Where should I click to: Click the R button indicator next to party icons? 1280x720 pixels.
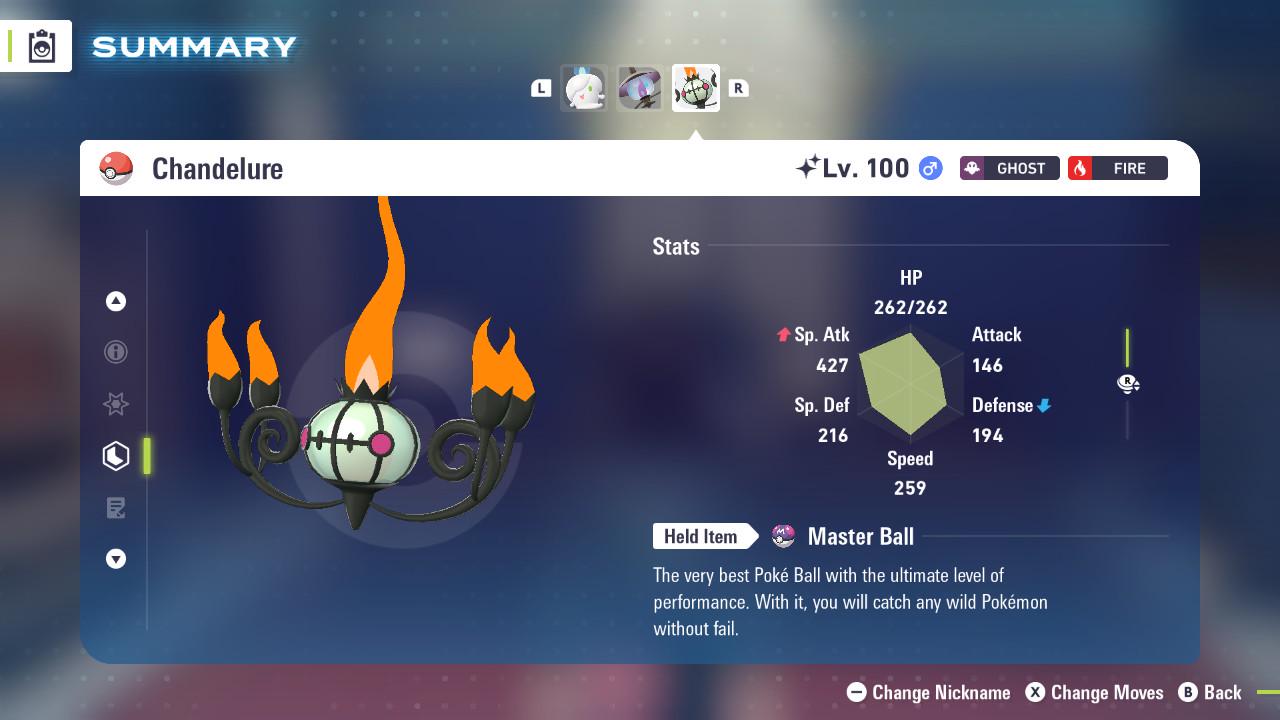pos(739,88)
